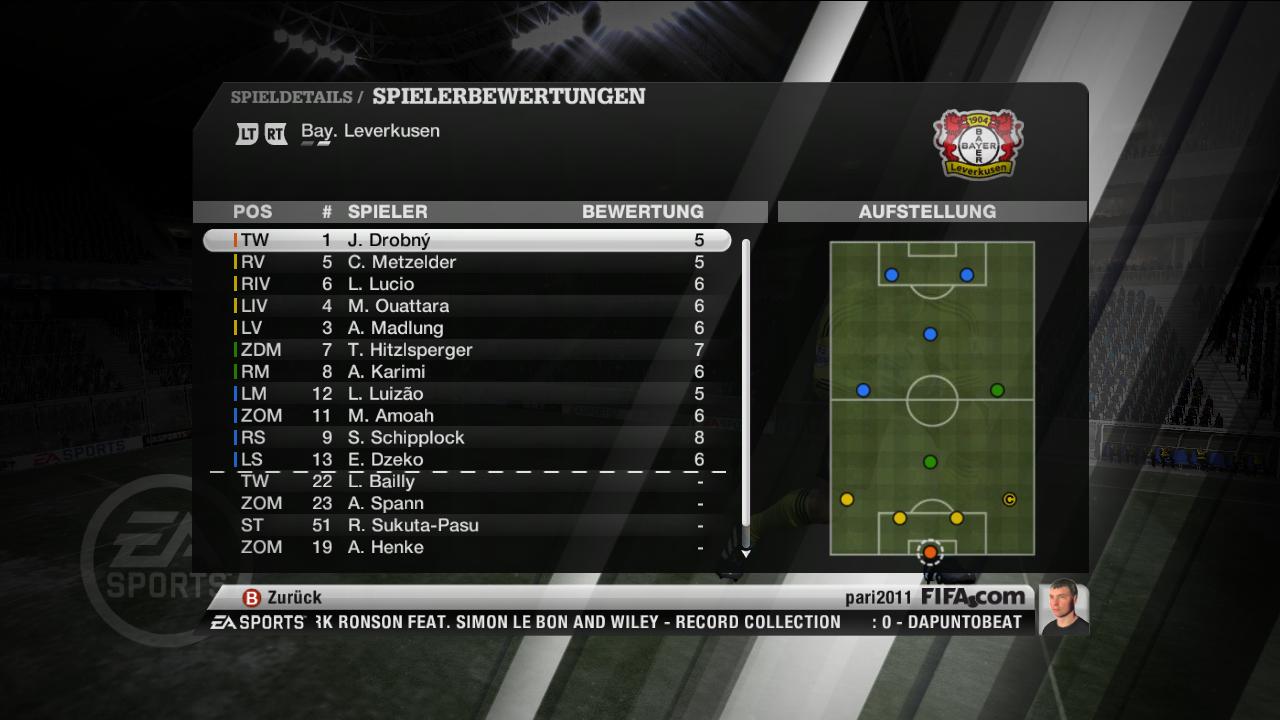1280x720 pixels.
Task: Choose L. Luizão from the lineup list
Action: (466, 395)
